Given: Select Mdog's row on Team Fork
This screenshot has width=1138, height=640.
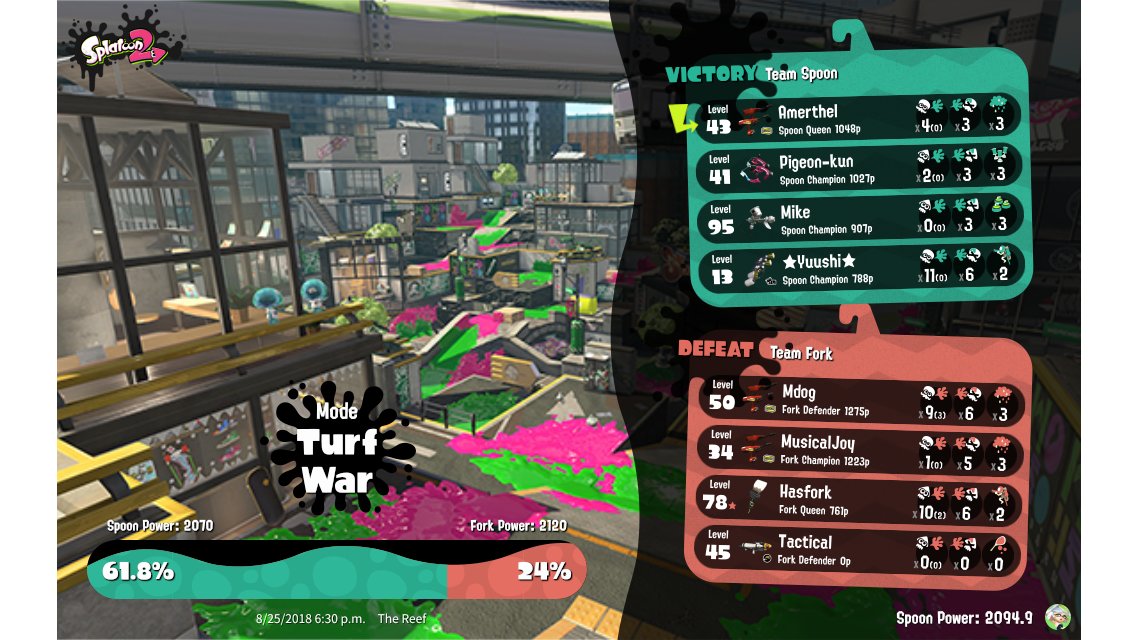Looking at the screenshot, I should point(860,398).
